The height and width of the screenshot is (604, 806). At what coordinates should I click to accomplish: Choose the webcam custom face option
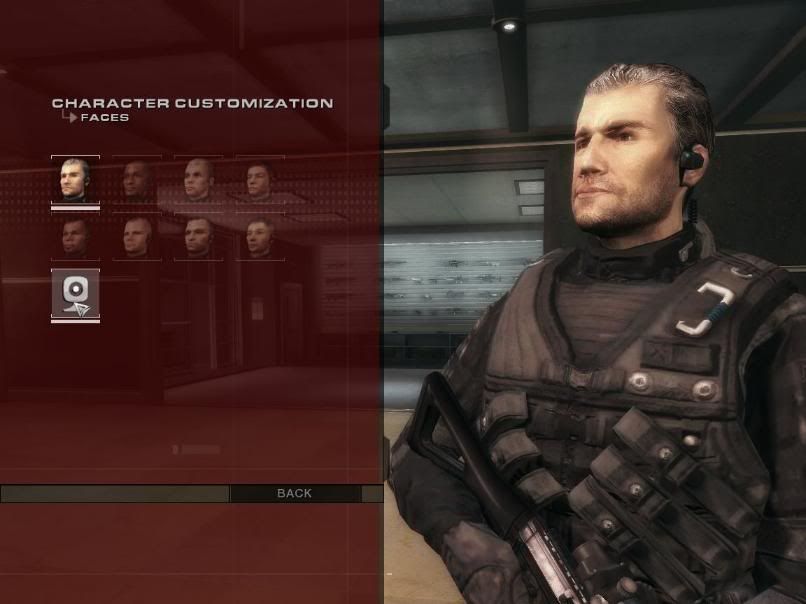tap(75, 294)
